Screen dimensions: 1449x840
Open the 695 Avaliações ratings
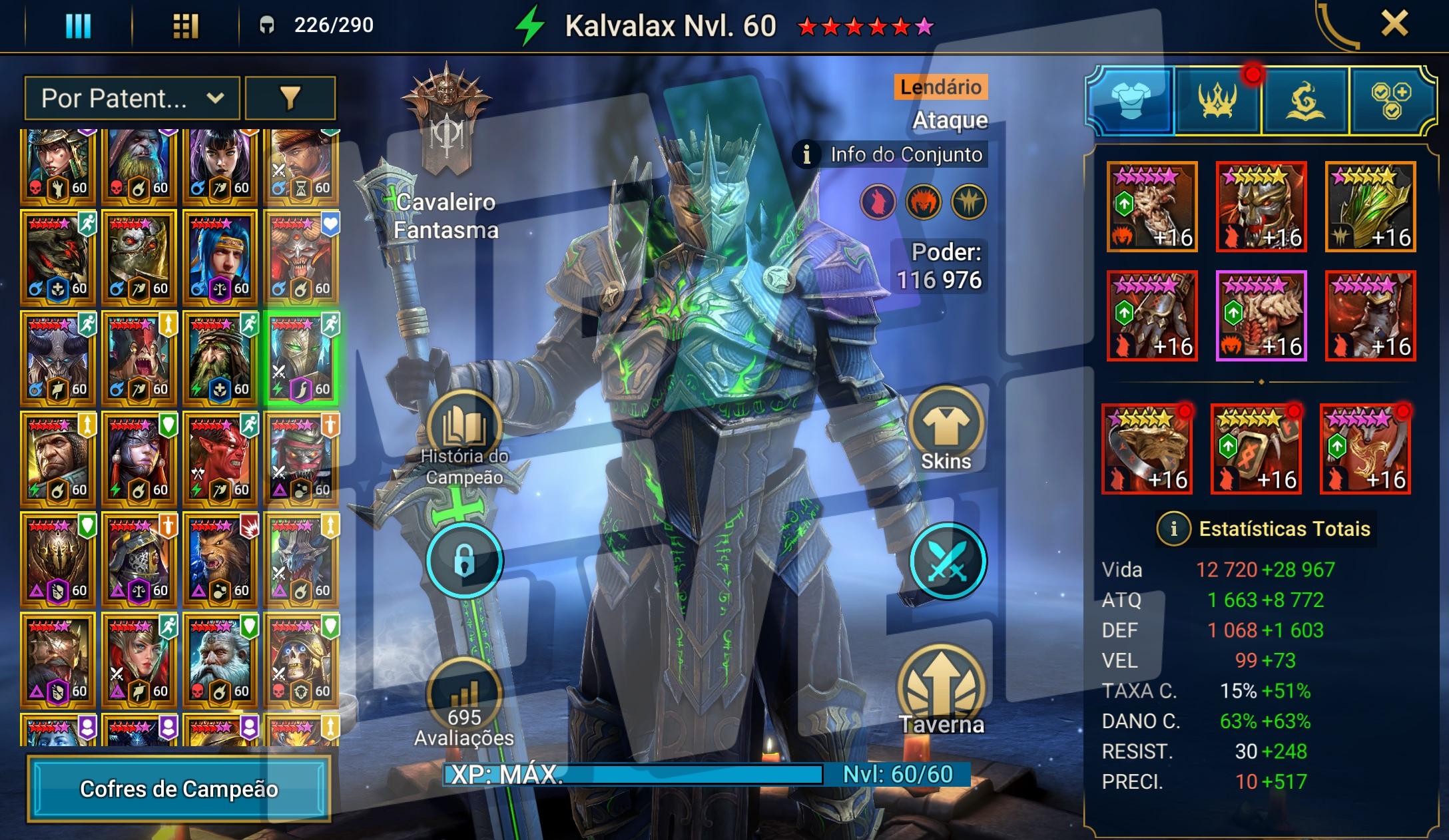464,699
